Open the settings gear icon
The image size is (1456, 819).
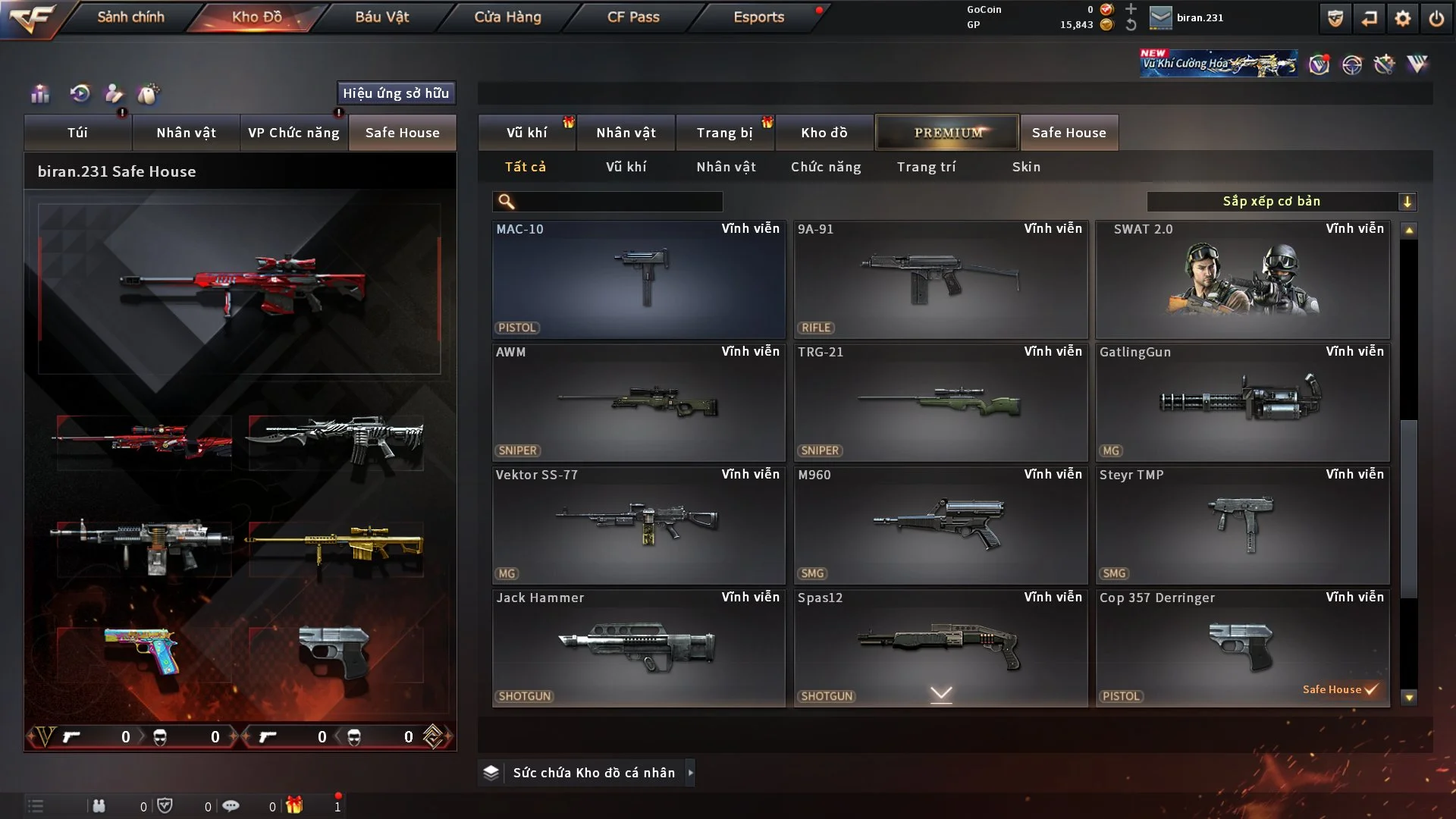(x=1402, y=18)
